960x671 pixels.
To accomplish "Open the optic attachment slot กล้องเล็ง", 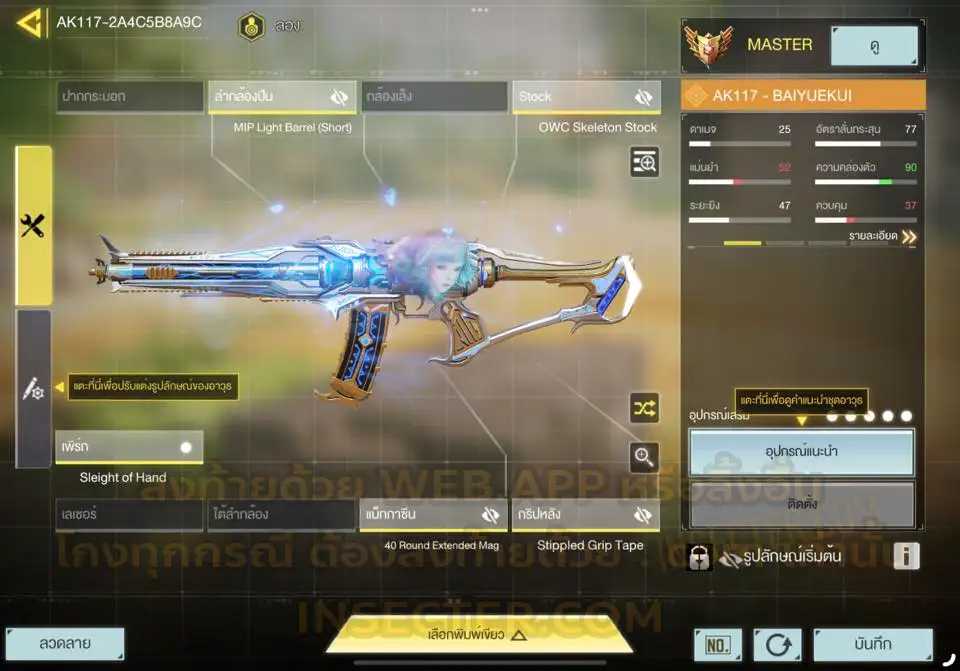I will (x=435, y=97).
